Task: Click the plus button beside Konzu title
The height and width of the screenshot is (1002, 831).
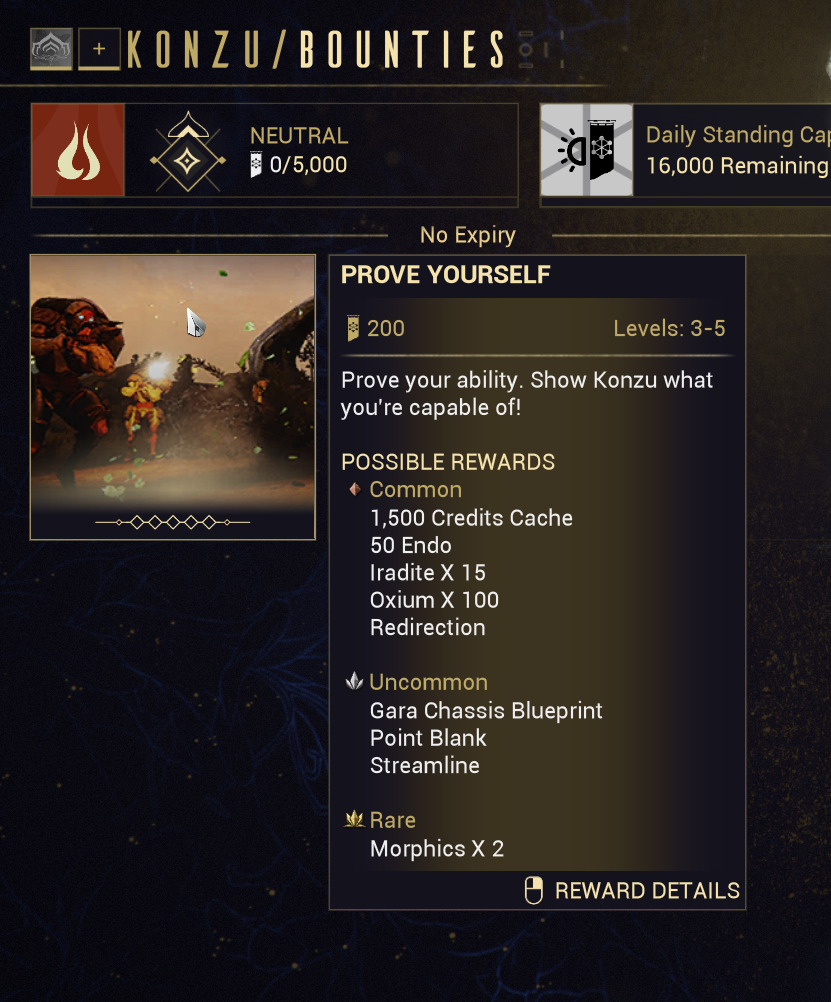Action: 99,49
